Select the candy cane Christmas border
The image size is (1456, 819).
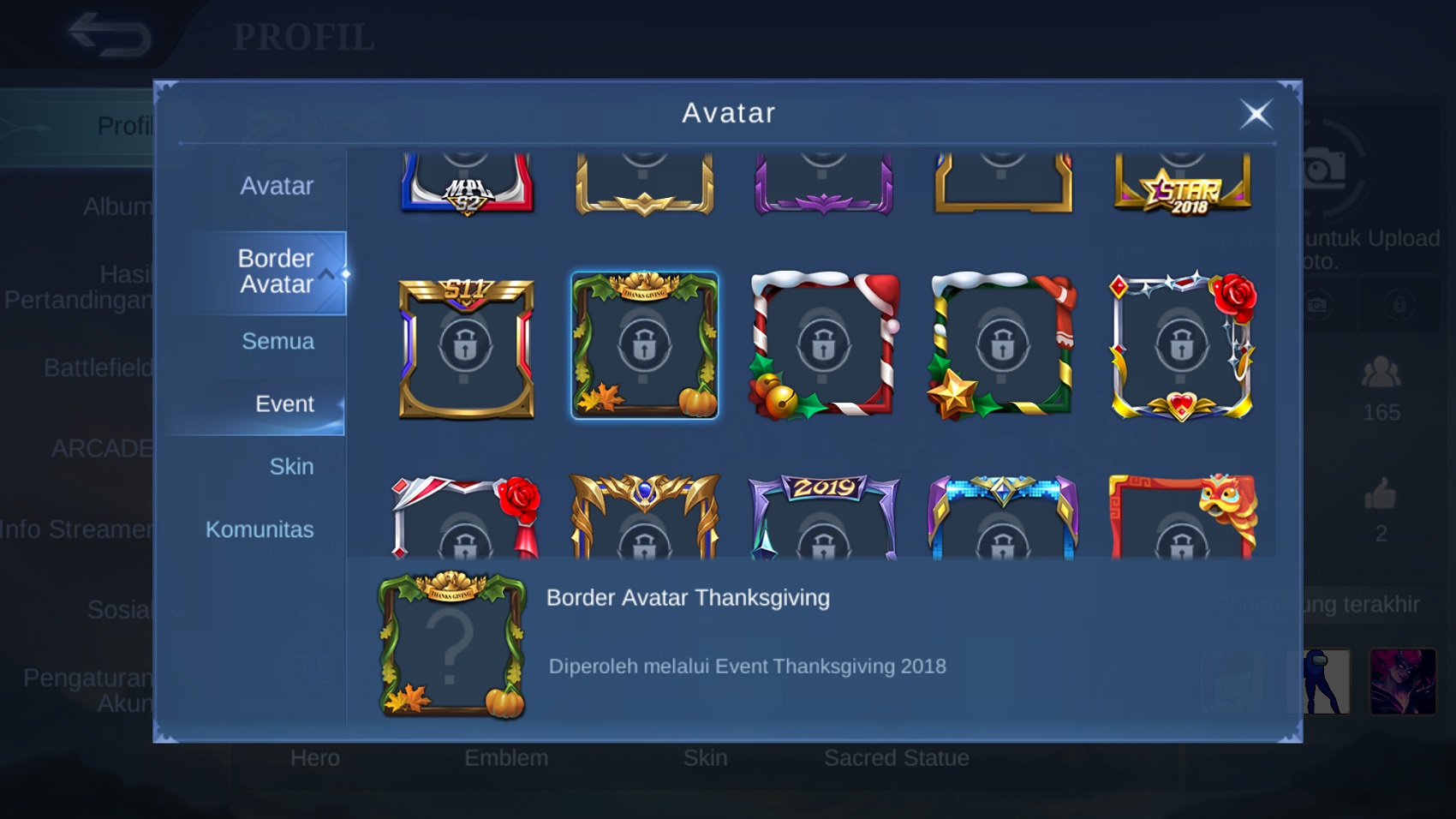(x=824, y=346)
